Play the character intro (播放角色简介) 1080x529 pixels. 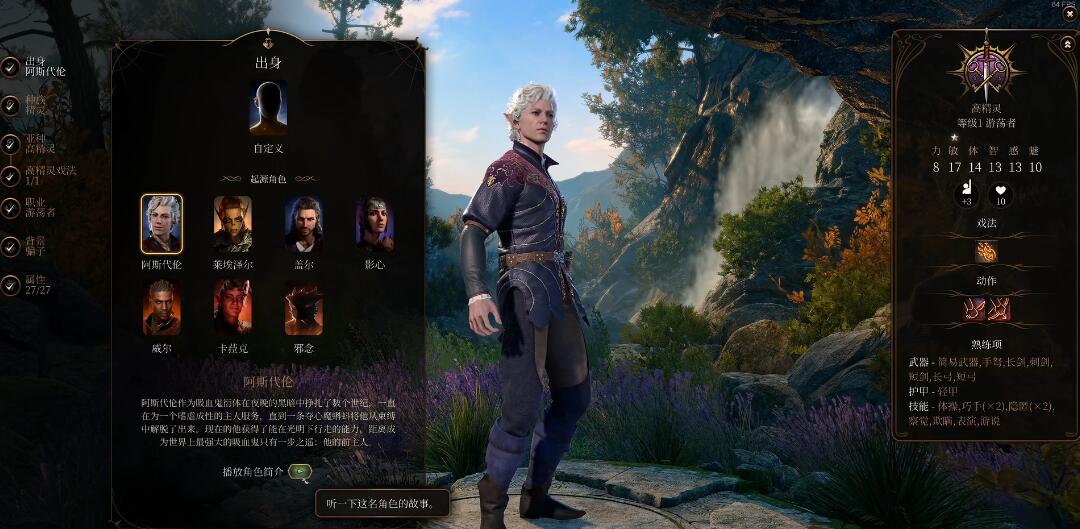300,471
